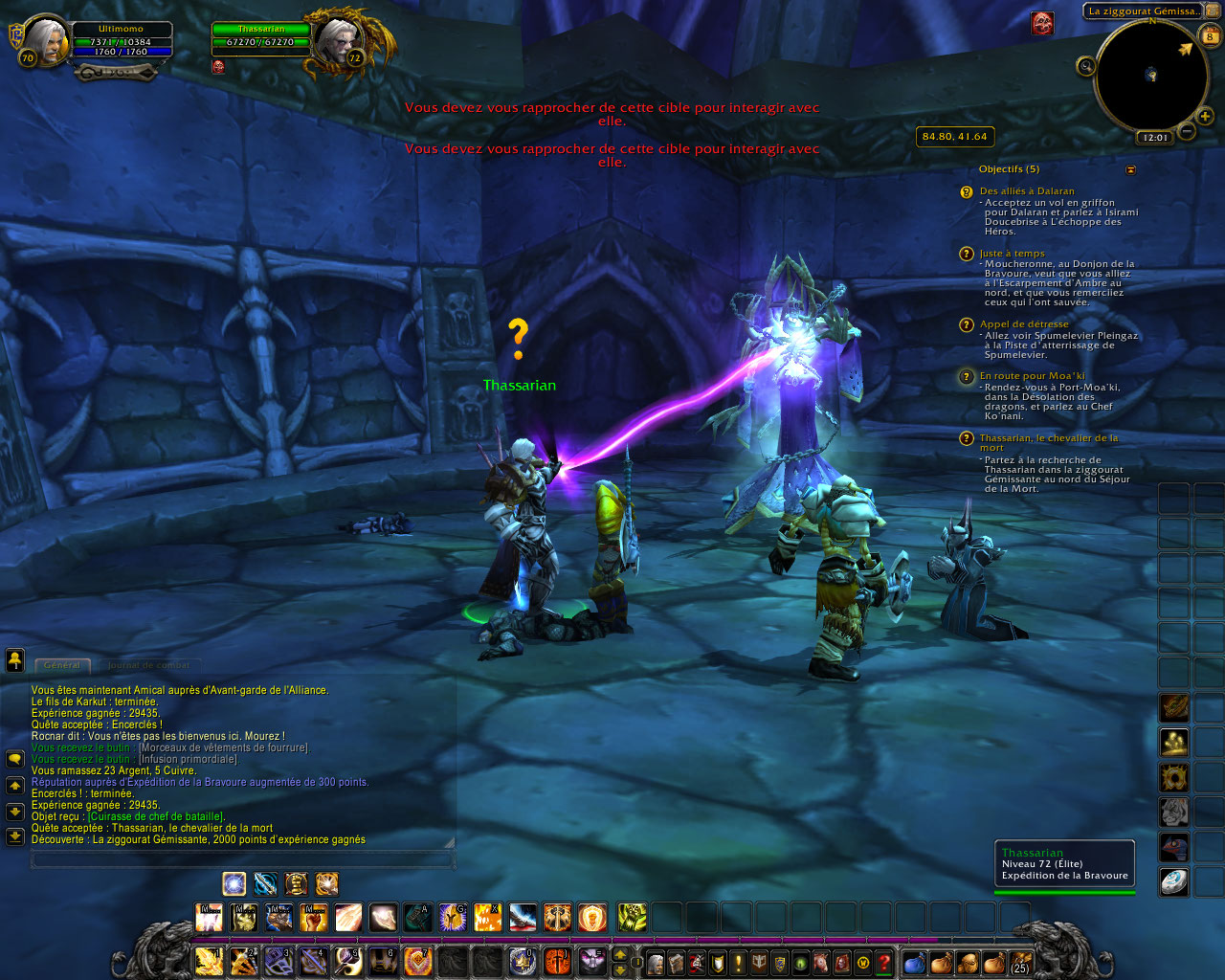
Task: Toggle the minimap tracking magnifier button
Action: coord(1085,66)
